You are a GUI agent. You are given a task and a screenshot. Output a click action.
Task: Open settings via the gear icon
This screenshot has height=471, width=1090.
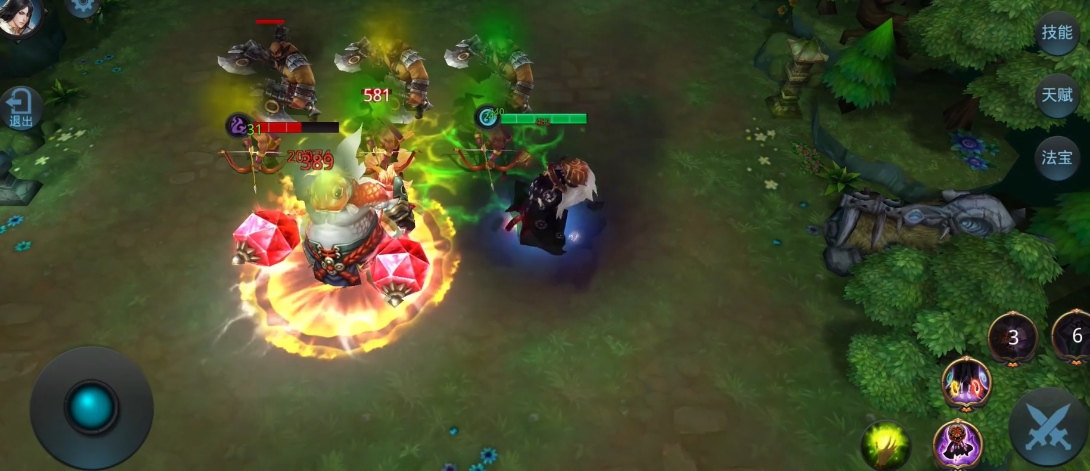82,6
